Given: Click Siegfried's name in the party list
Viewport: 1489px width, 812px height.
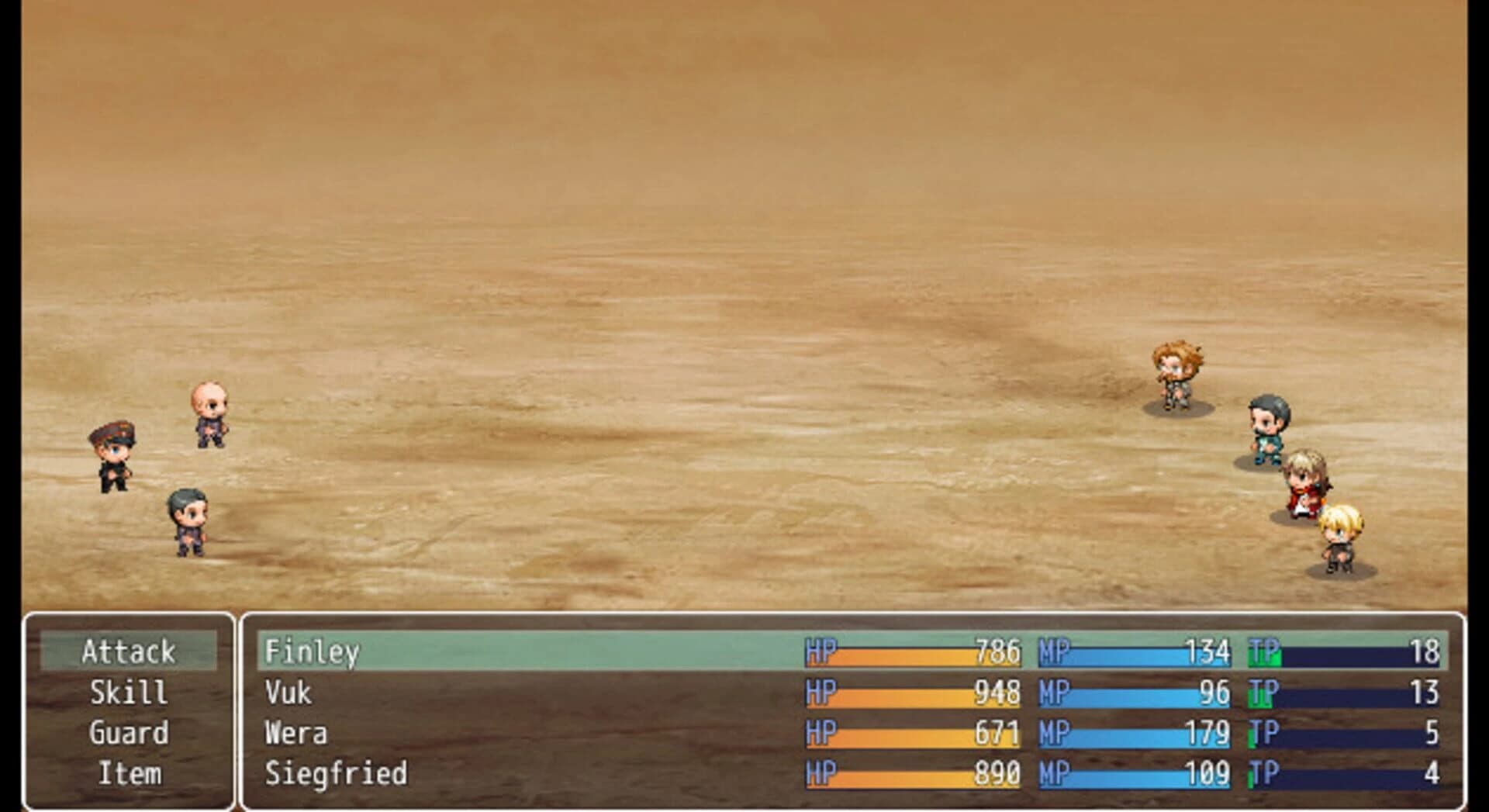Looking at the screenshot, I should [x=333, y=773].
